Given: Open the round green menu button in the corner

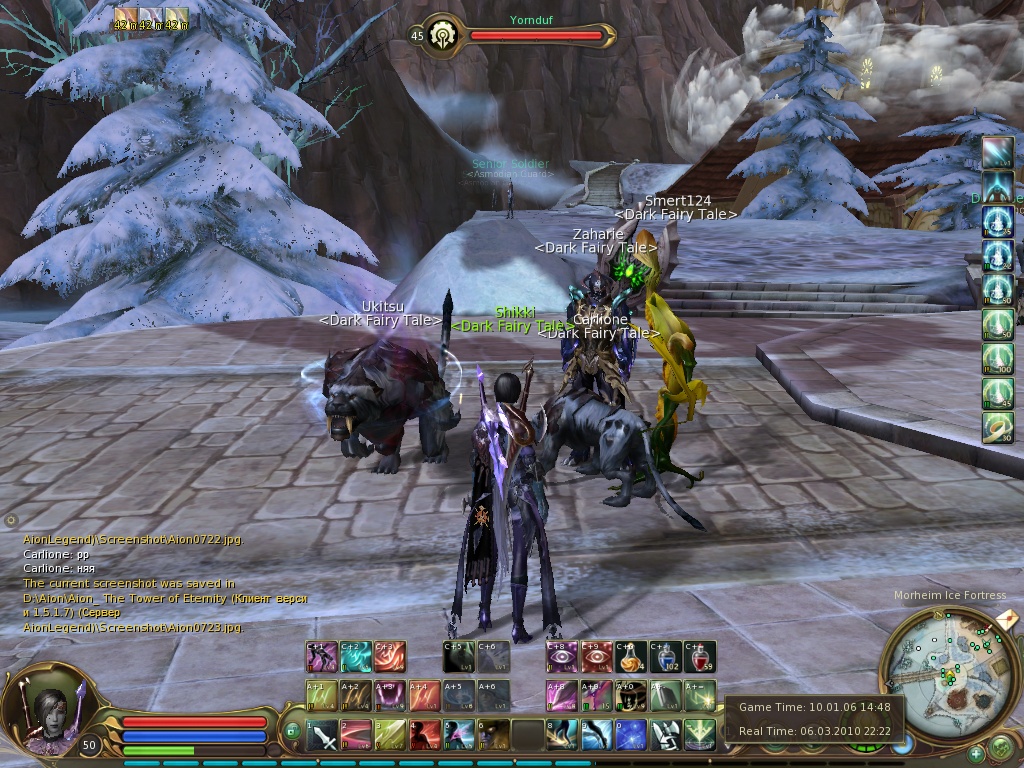Looking at the screenshot, I should (x=1001, y=747).
